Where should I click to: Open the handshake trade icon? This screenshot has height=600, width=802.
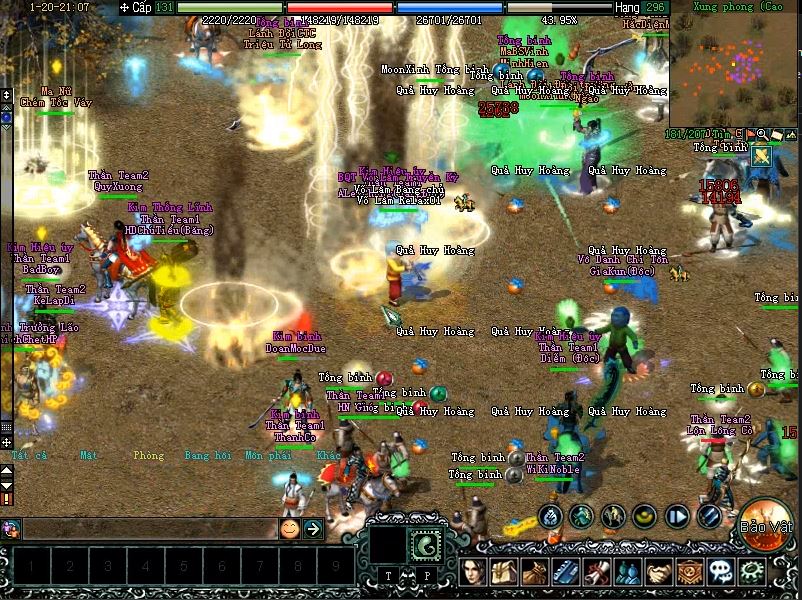point(658,573)
